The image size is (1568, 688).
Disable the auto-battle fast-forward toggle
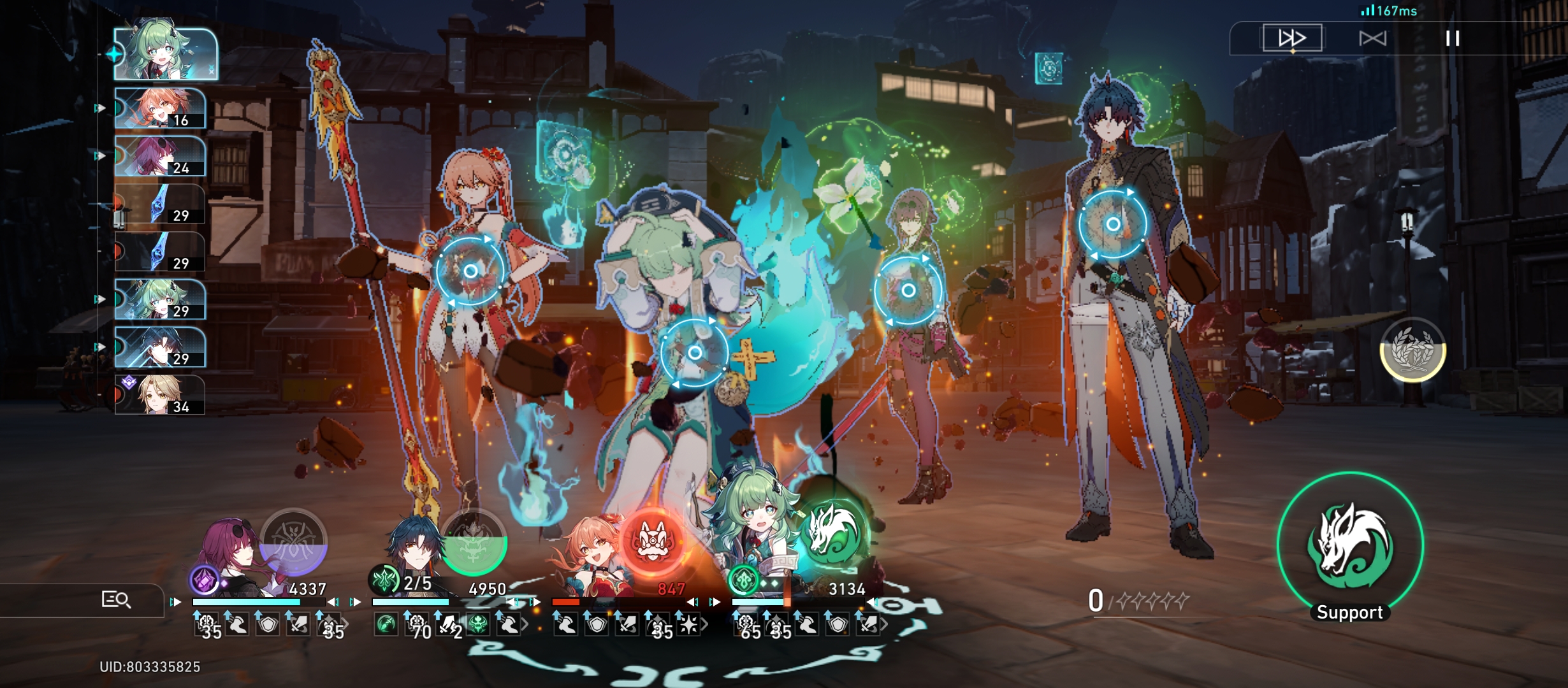(x=1292, y=38)
